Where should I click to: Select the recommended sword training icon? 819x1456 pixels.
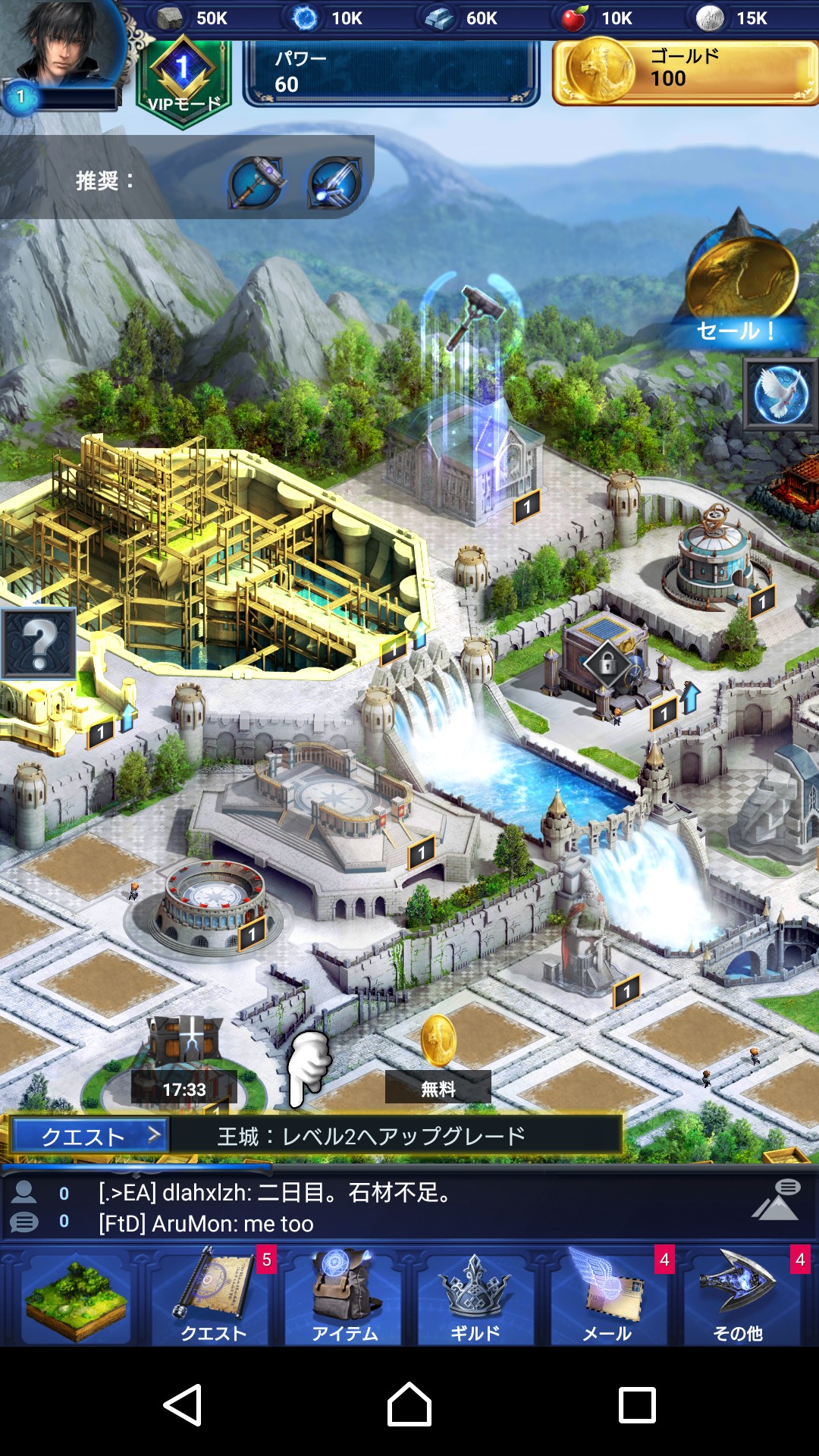pyautogui.click(x=334, y=182)
